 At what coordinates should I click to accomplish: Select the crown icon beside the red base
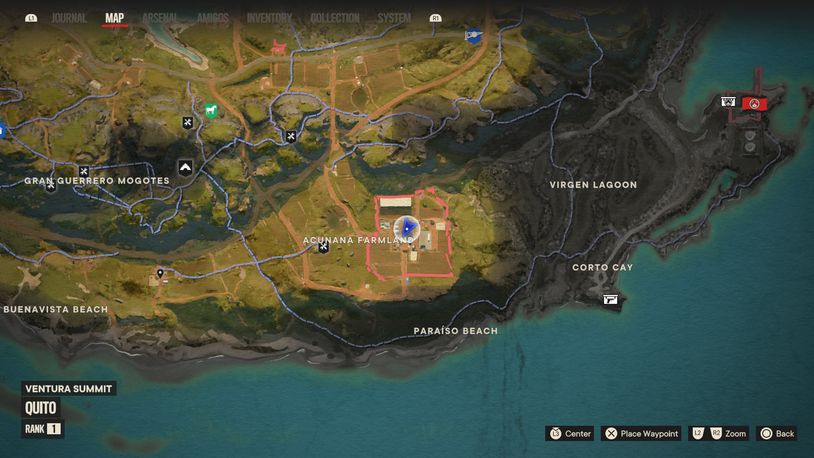click(x=728, y=102)
